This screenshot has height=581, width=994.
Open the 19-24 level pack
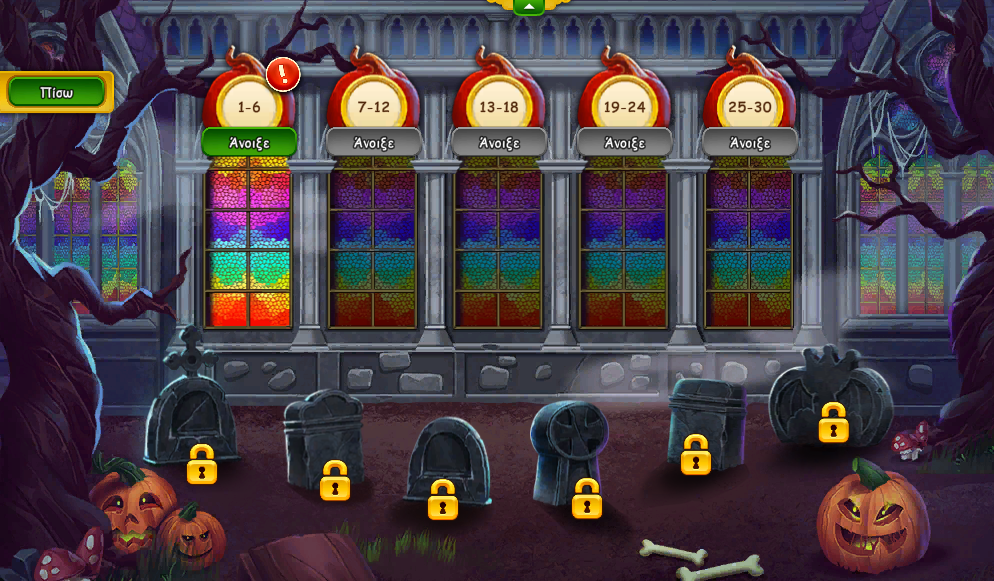pyautogui.click(x=624, y=142)
